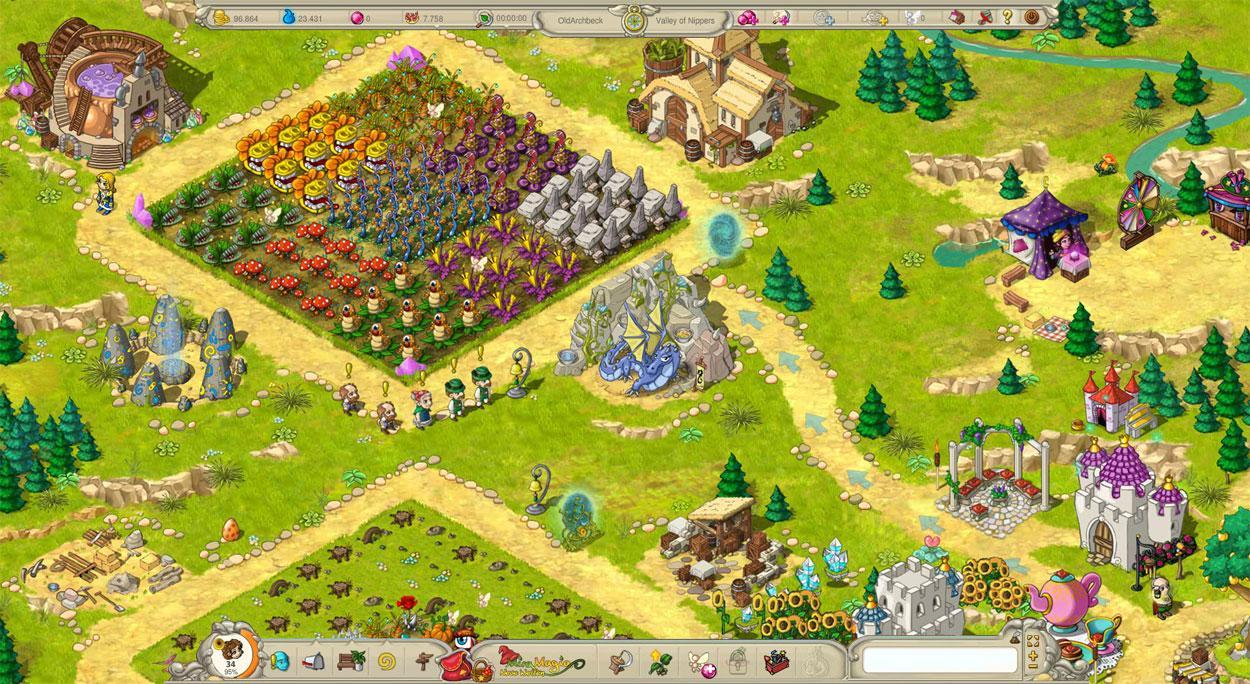Toggle fullscreen mode
The image size is (1250, 684).
1032,641
